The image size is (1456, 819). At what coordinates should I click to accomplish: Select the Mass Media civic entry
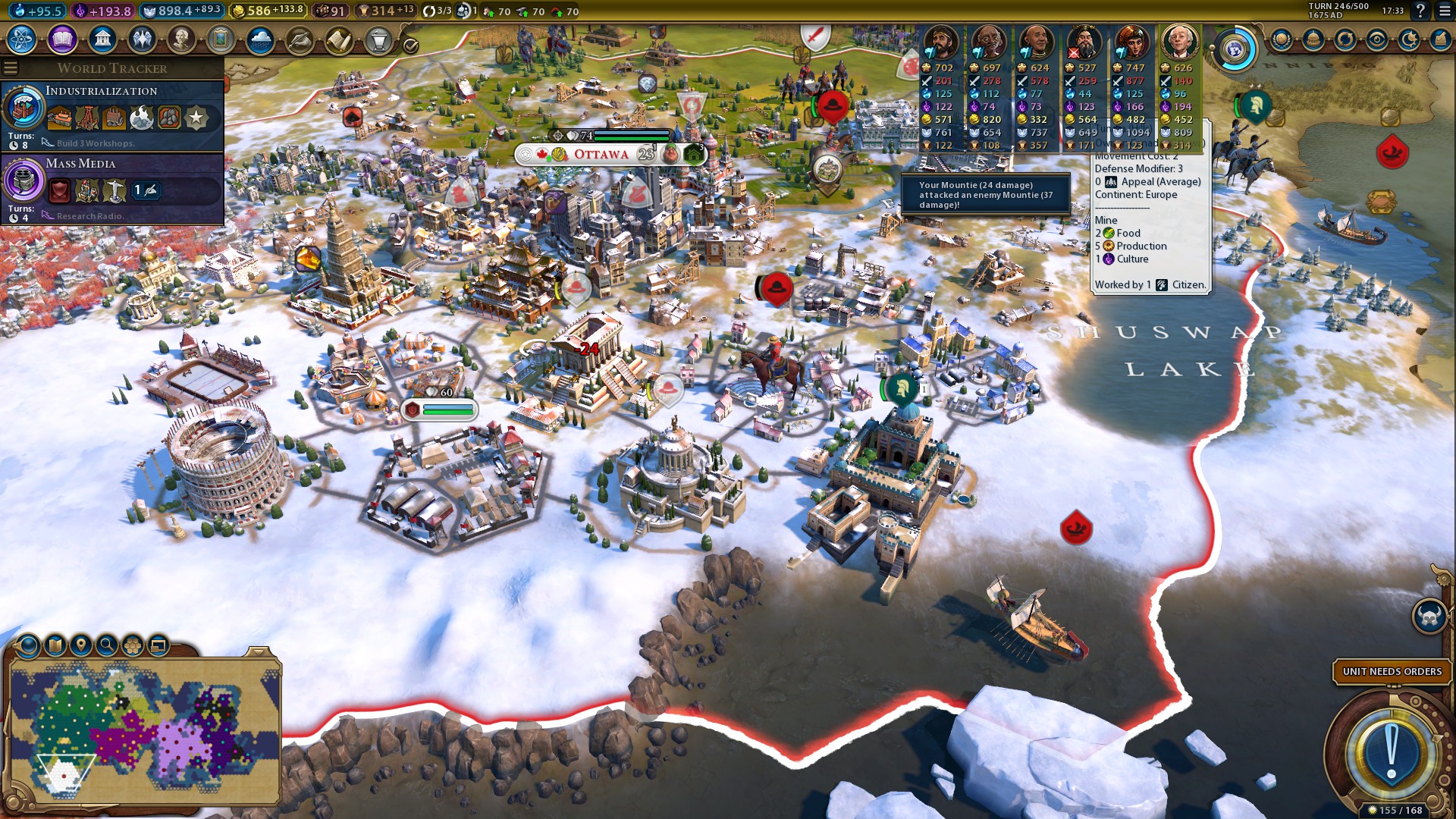pyautogui.click(x=112, y=187)
